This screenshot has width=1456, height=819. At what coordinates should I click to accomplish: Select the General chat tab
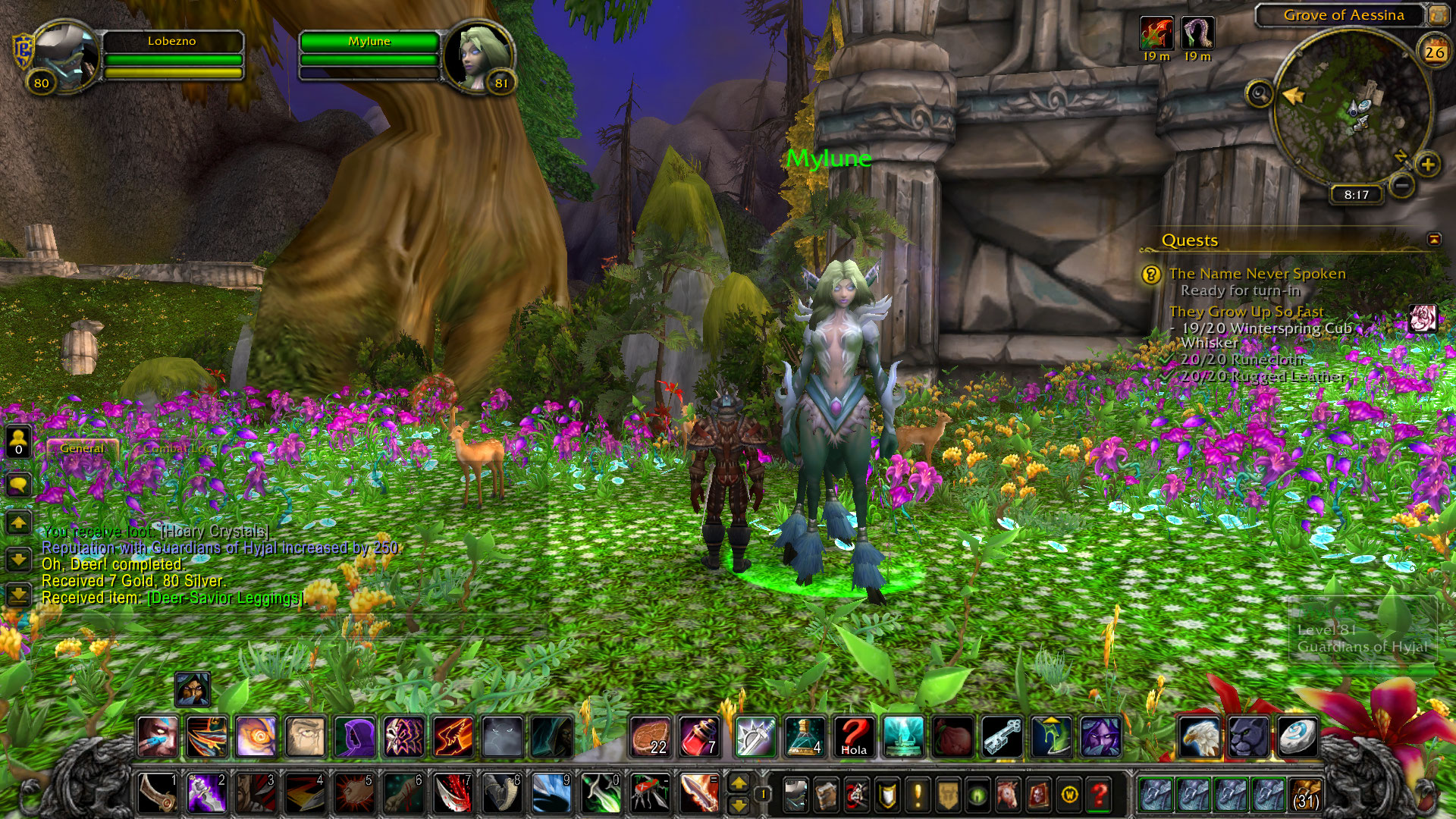tap(82, 448)
